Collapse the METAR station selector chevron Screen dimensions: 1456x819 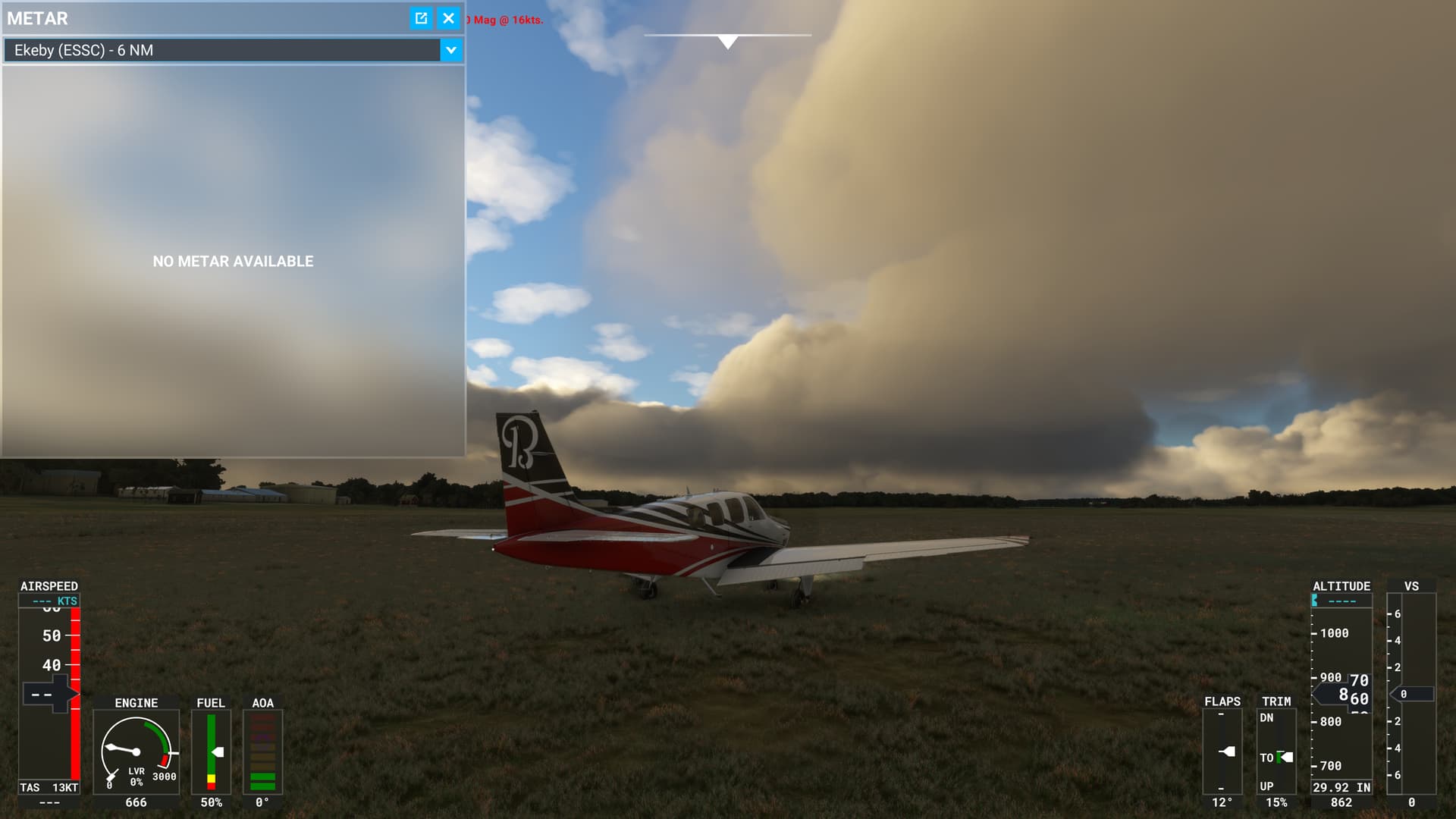(x=451, y=50)
